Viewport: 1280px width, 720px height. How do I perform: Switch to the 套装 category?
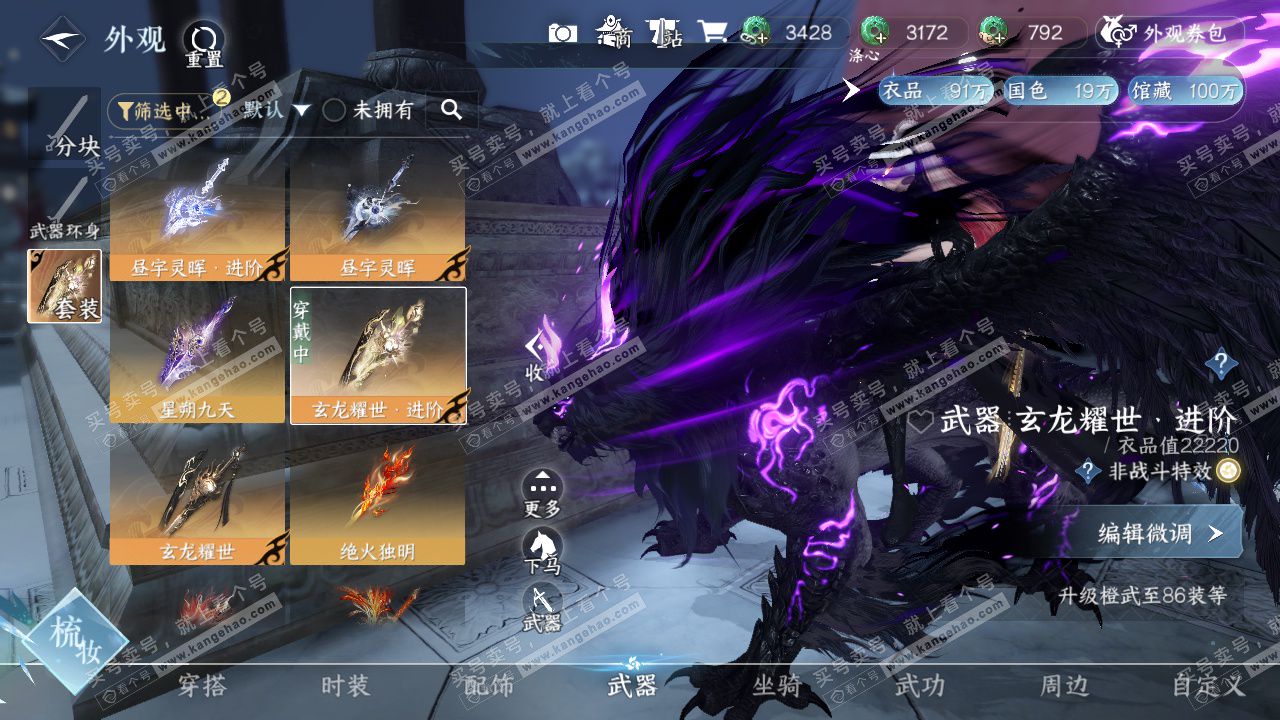(65, 286)
